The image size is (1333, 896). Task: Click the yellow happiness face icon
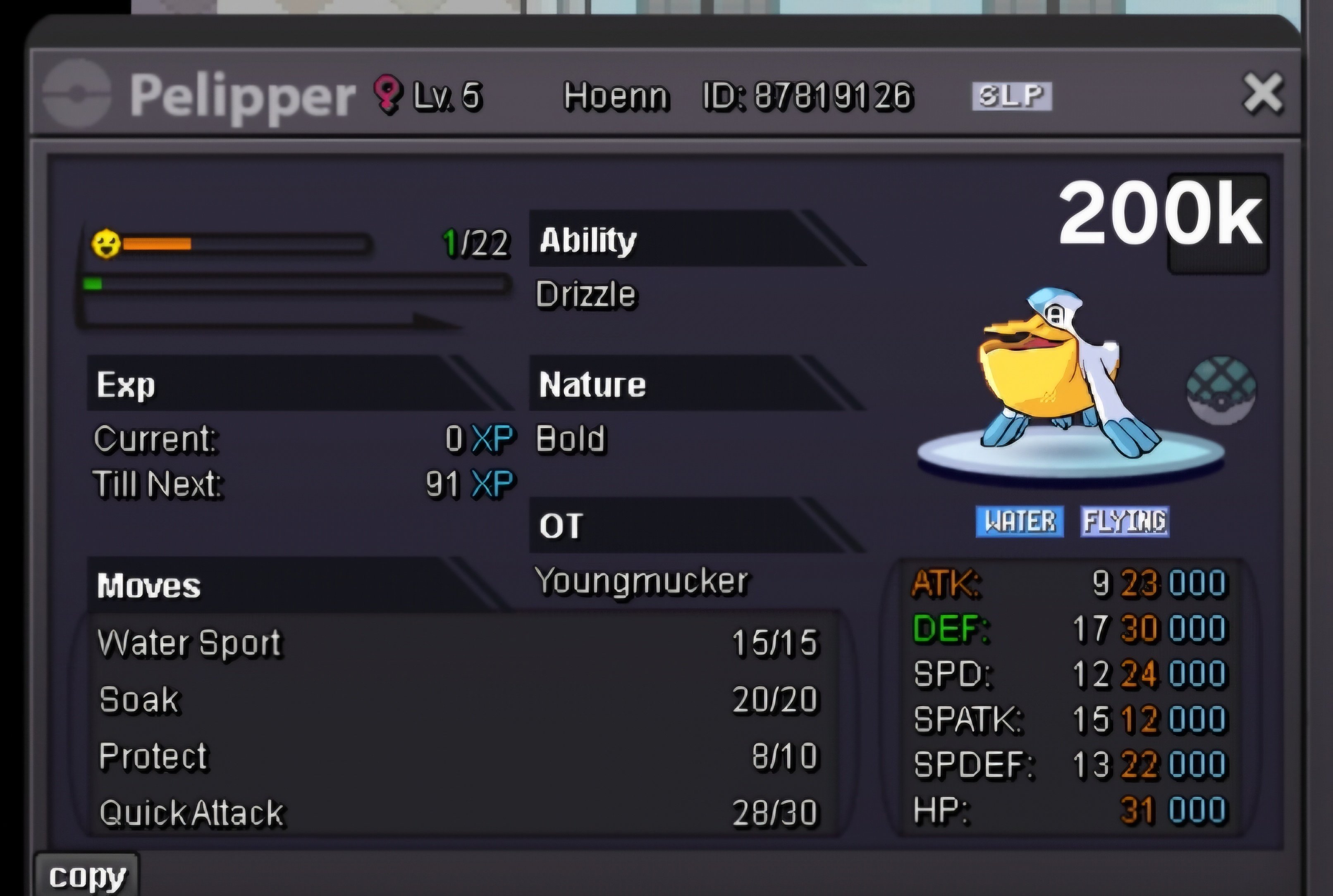point(106,244)
